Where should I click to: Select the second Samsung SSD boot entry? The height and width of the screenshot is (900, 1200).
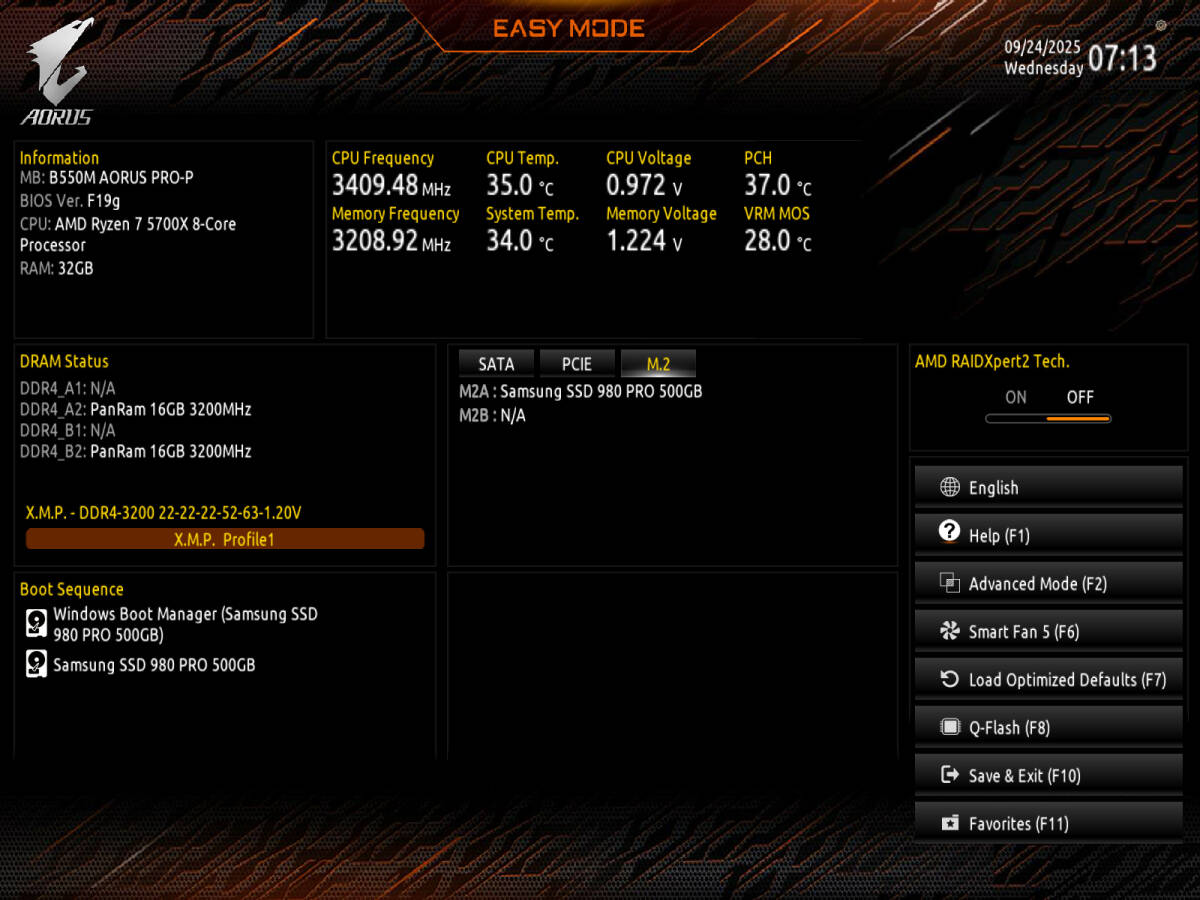point(154,665)
